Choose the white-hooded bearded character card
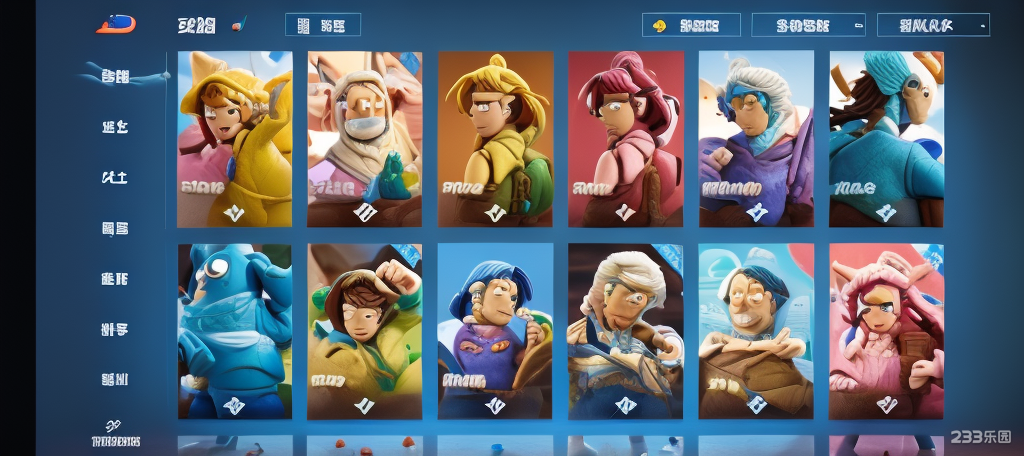Image resolution: width=1024 pixels, height=456 pixels. click(365, 139)
